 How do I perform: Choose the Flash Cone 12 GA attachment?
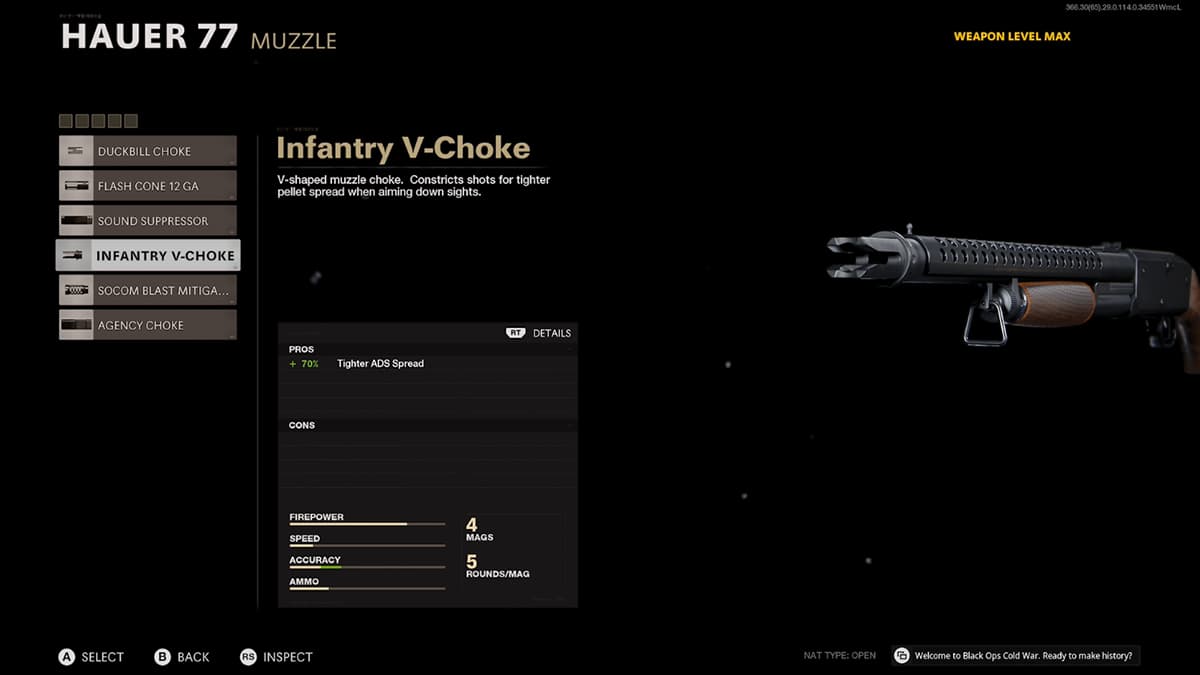click(148, 186)
